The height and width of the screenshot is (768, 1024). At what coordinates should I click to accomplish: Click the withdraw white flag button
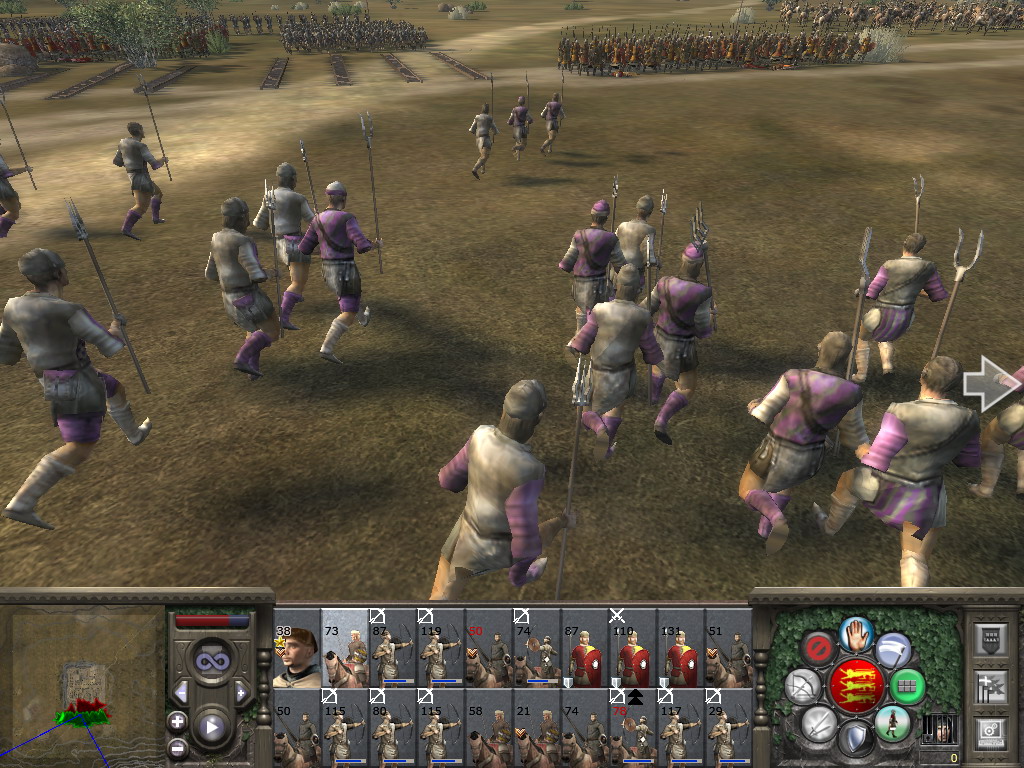[x=893, y=648]
